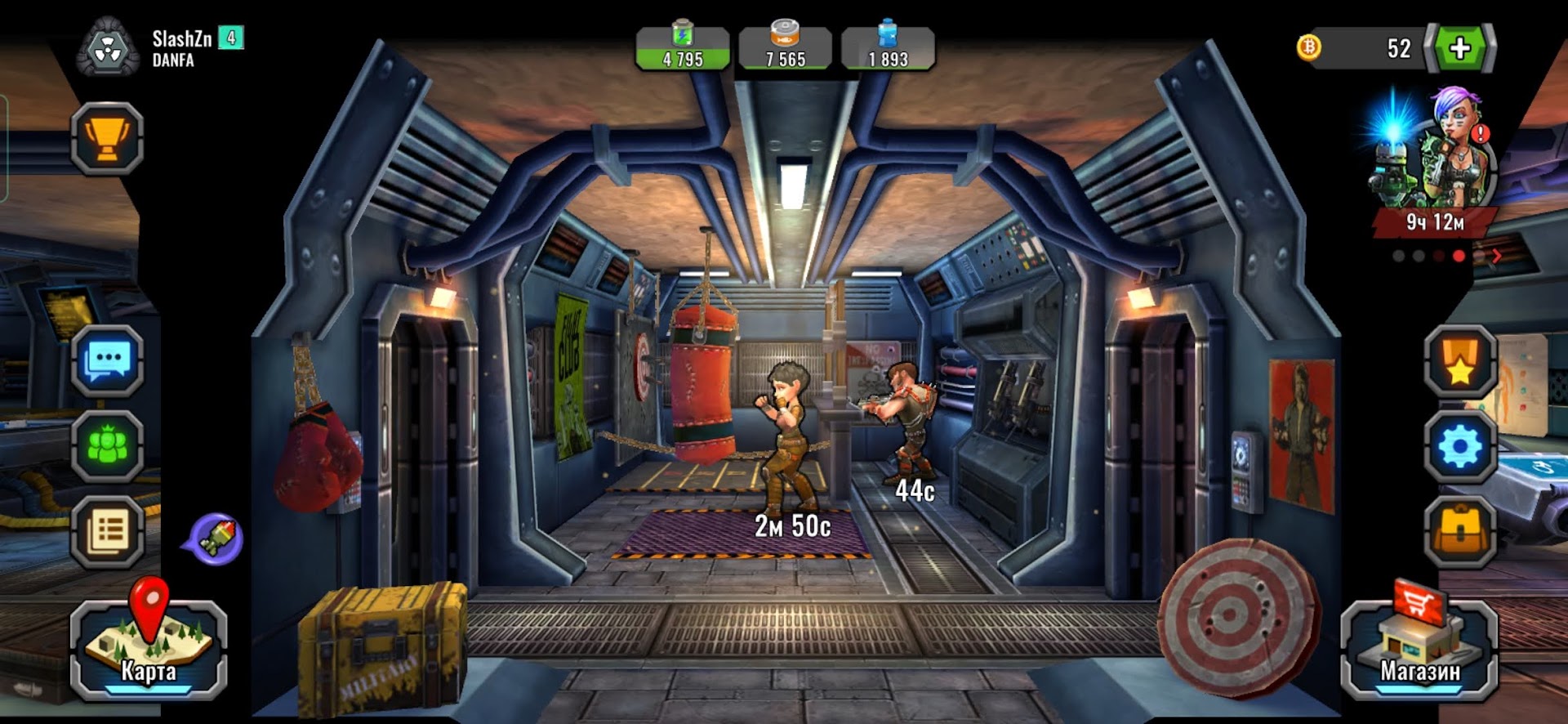Screen dimensions: 1568x724
Task: Select the blue water bottle resource
Action: click(888, 49)
